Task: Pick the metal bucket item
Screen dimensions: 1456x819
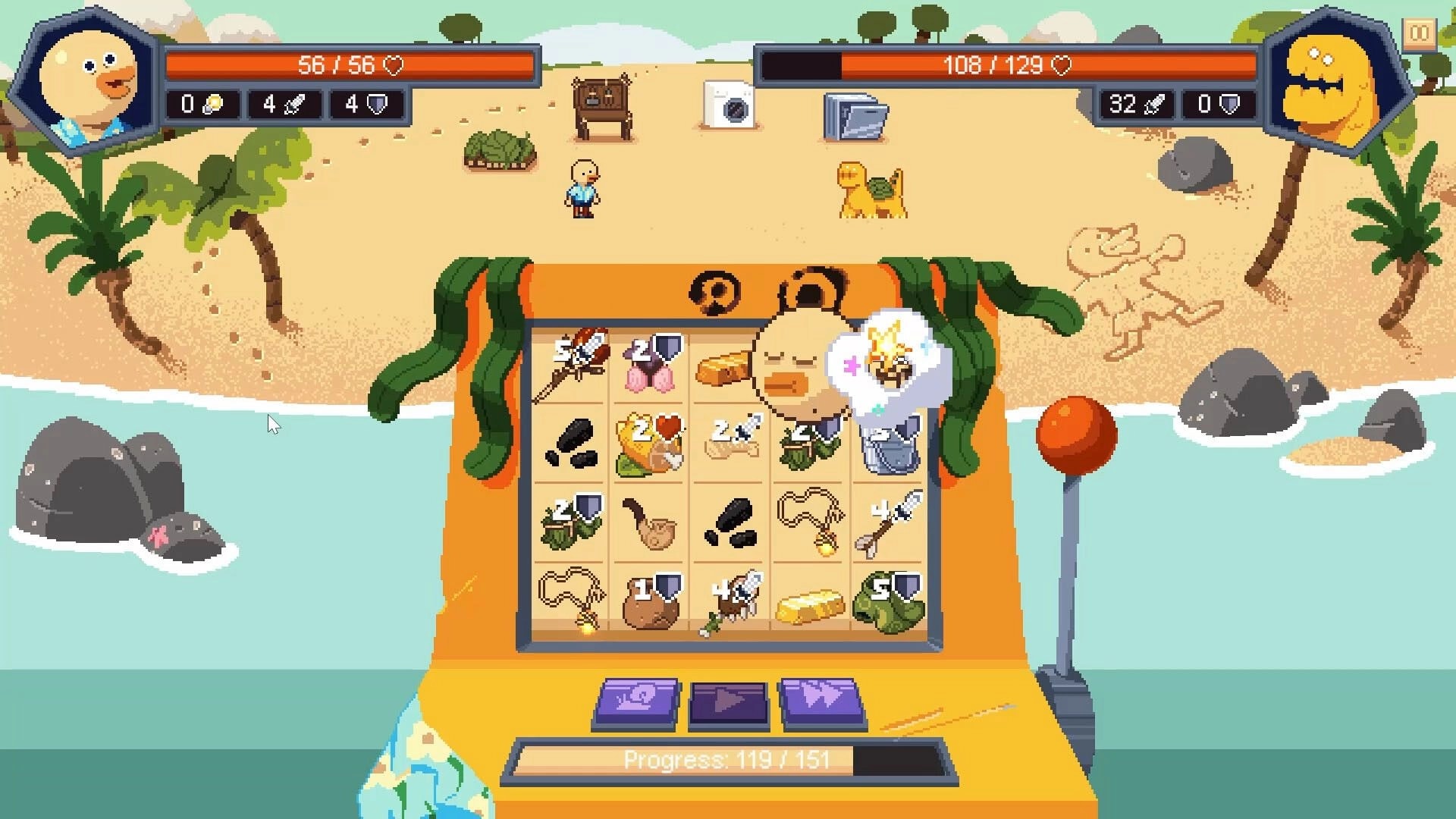Action: 887,446
